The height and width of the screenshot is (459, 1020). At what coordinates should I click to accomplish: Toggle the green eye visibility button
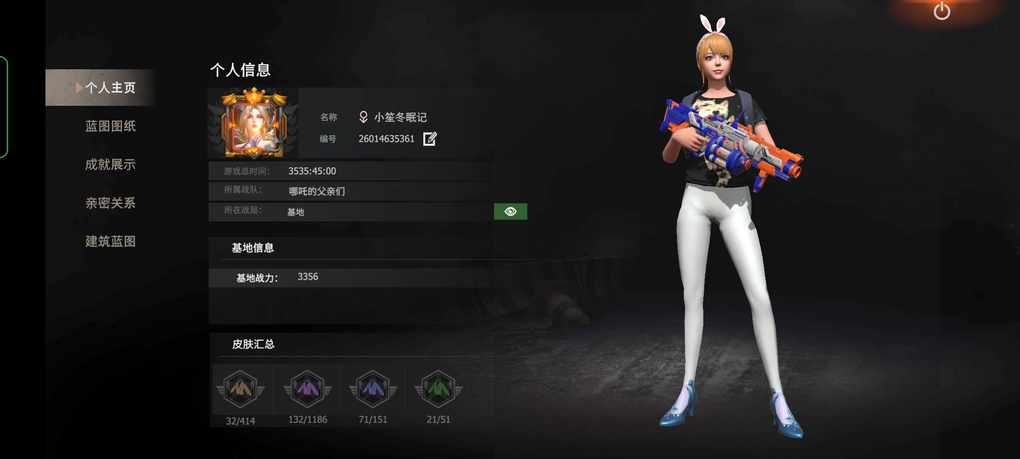click(x=510, y=212)
